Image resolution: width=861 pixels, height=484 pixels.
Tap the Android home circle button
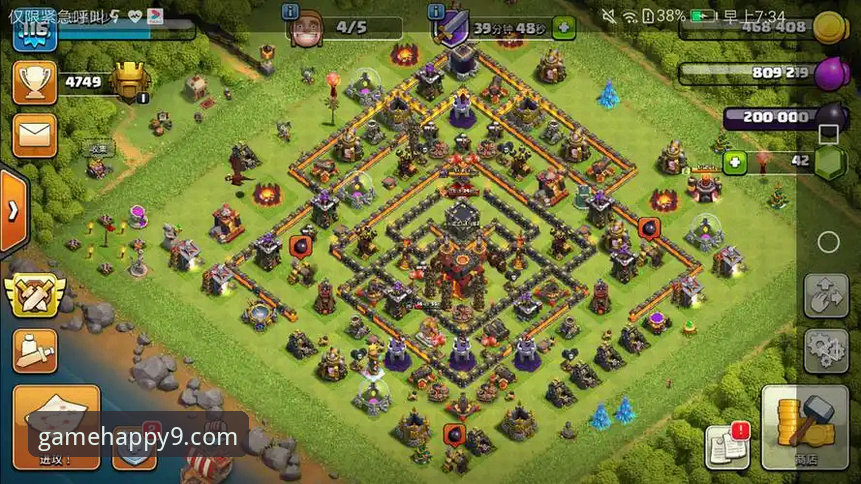pyautogui.click(x=828, y=242)
